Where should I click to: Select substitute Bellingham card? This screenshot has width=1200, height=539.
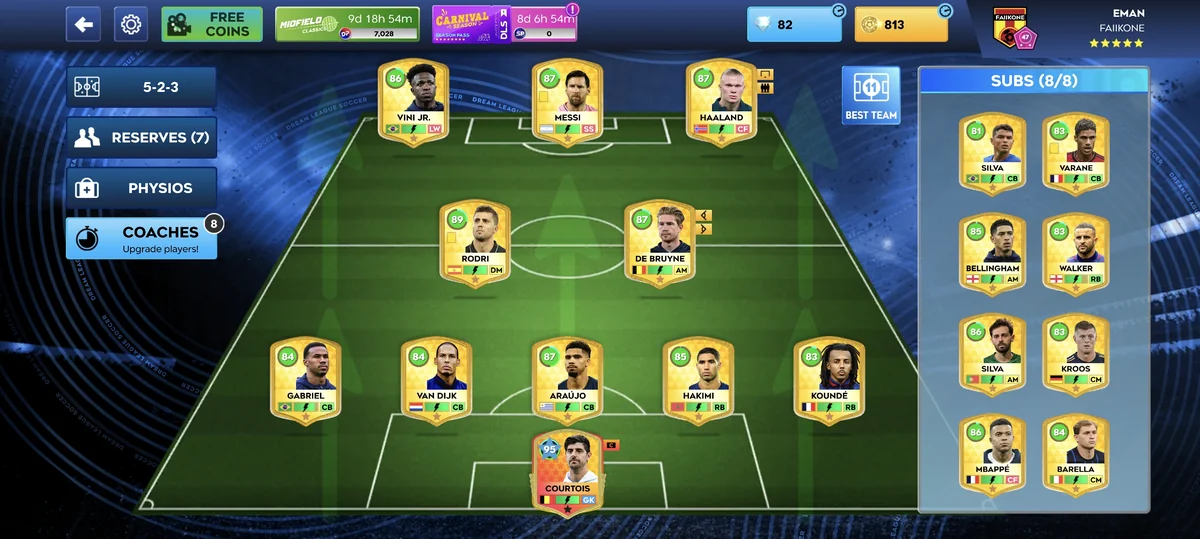click(x=991, y=253)
